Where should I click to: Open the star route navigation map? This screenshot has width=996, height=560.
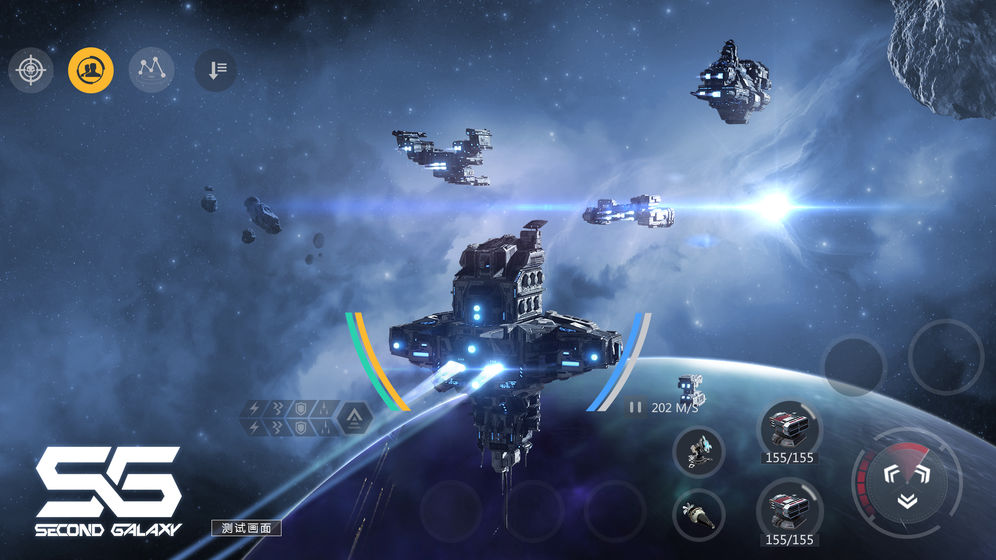coord(151,70)
